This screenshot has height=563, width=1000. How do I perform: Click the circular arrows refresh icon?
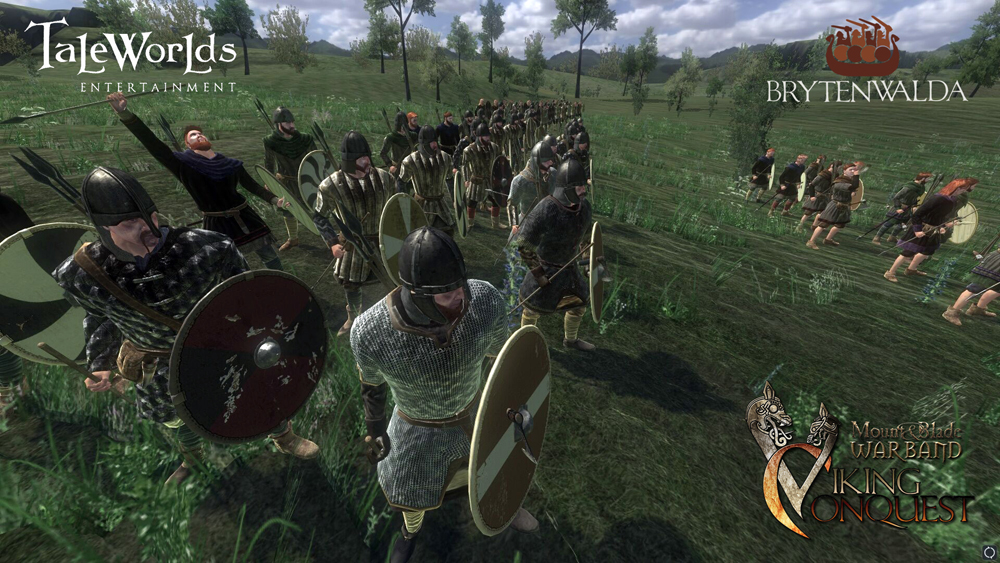[988, 551]
